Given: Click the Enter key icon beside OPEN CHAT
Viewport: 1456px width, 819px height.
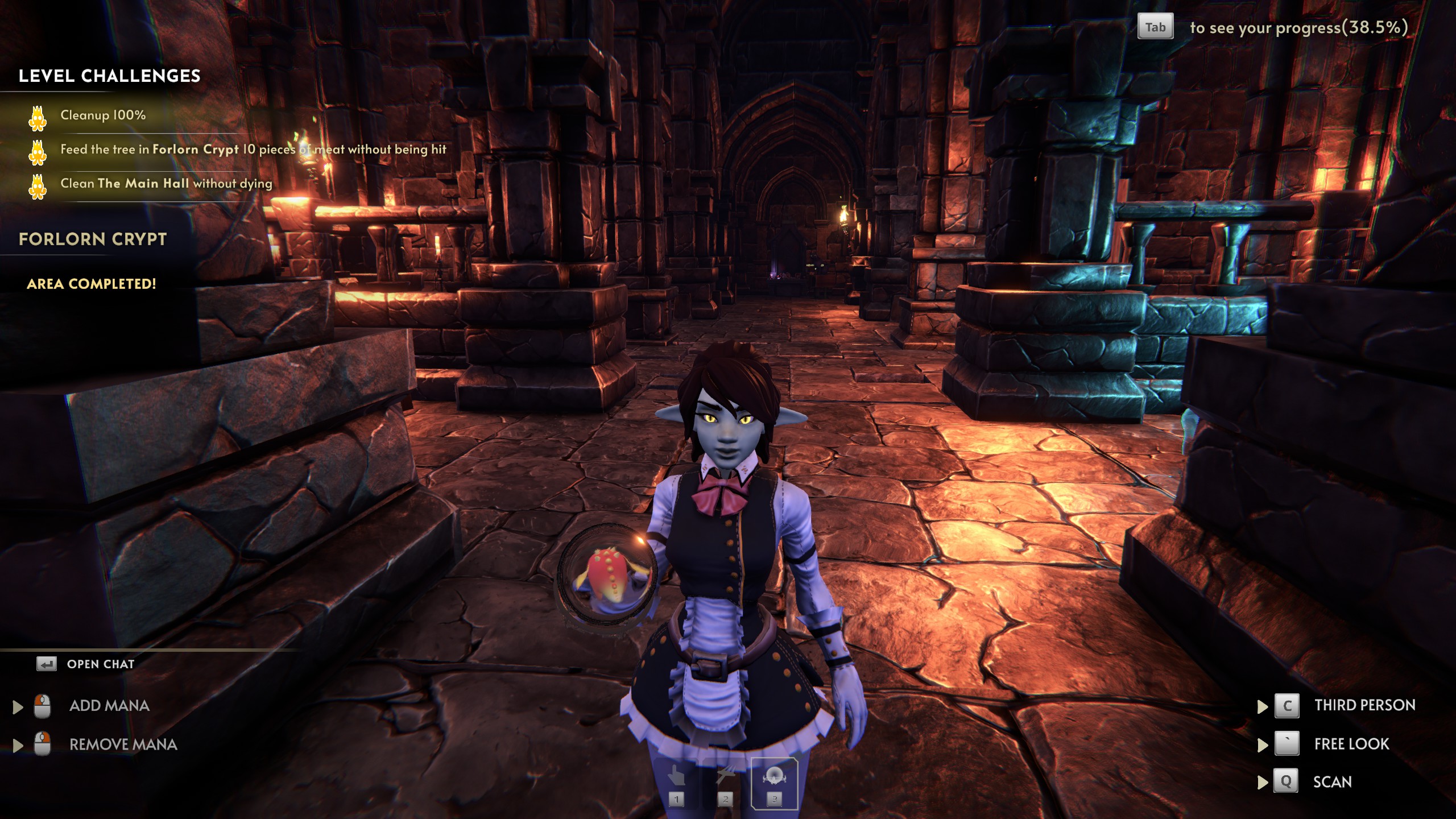Looking at the screenshot, I should click(x=45, y=663).
